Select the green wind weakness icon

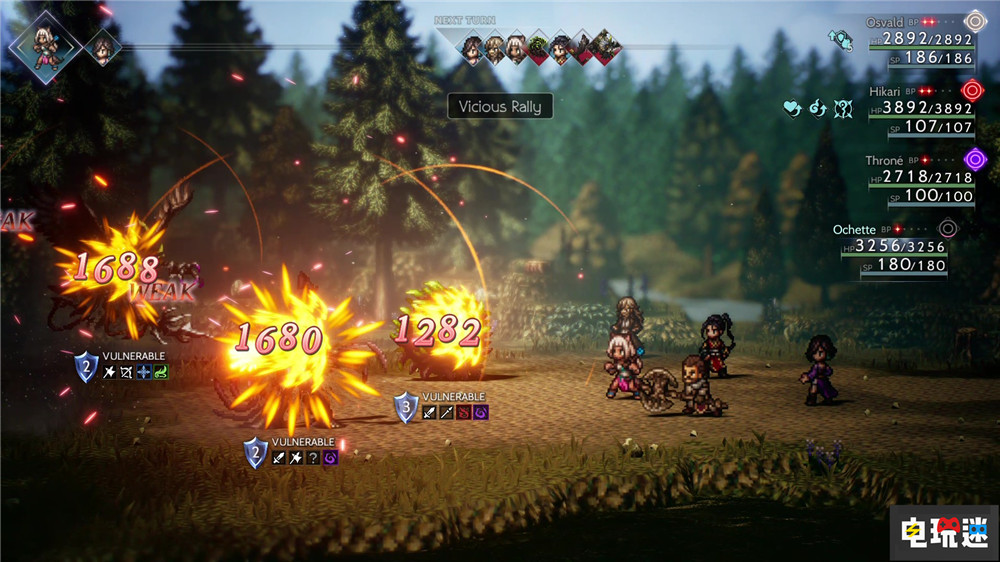(x=161, y=372)
